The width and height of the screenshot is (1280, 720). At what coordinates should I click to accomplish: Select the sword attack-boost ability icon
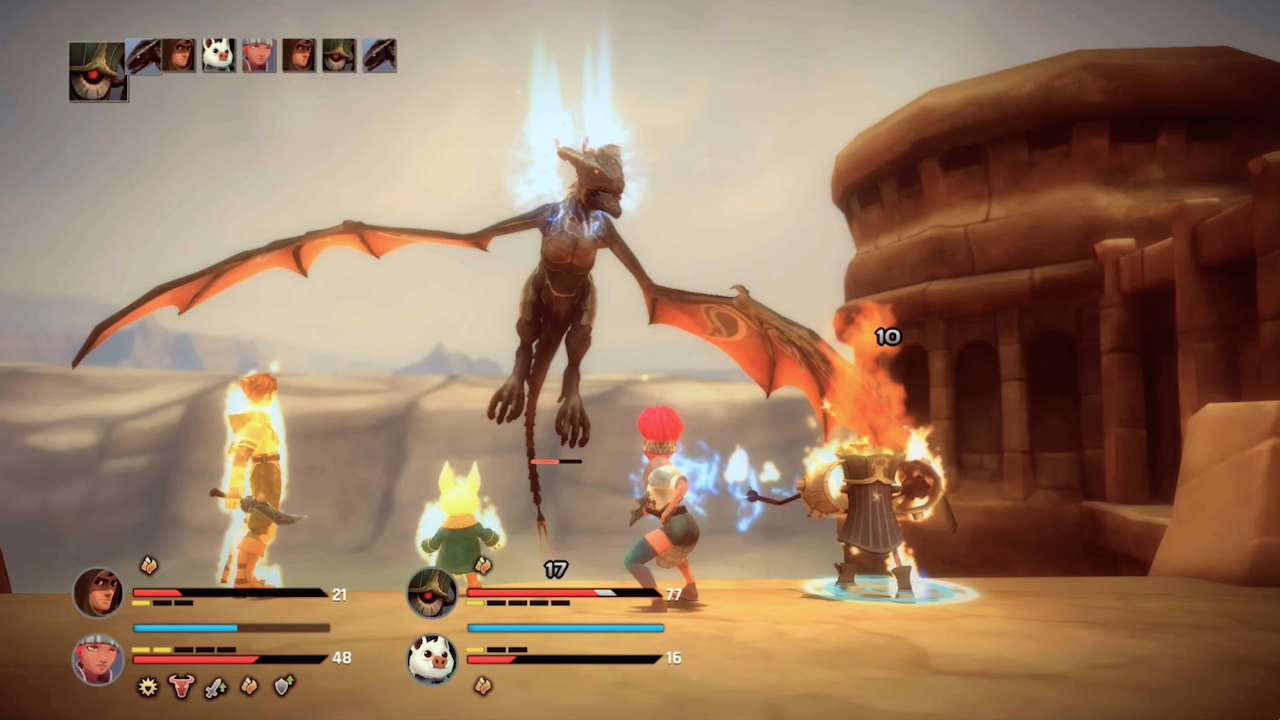[x=213, y=687]
